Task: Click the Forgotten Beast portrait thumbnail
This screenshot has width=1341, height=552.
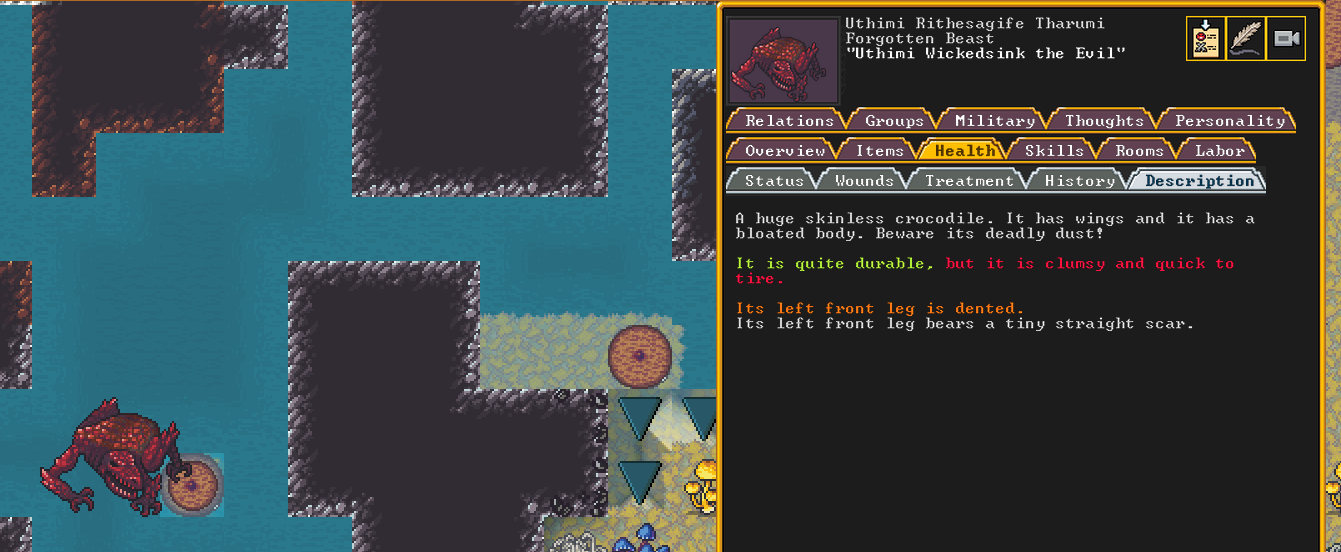Action: pyautogui.click(x=782, y=60)
